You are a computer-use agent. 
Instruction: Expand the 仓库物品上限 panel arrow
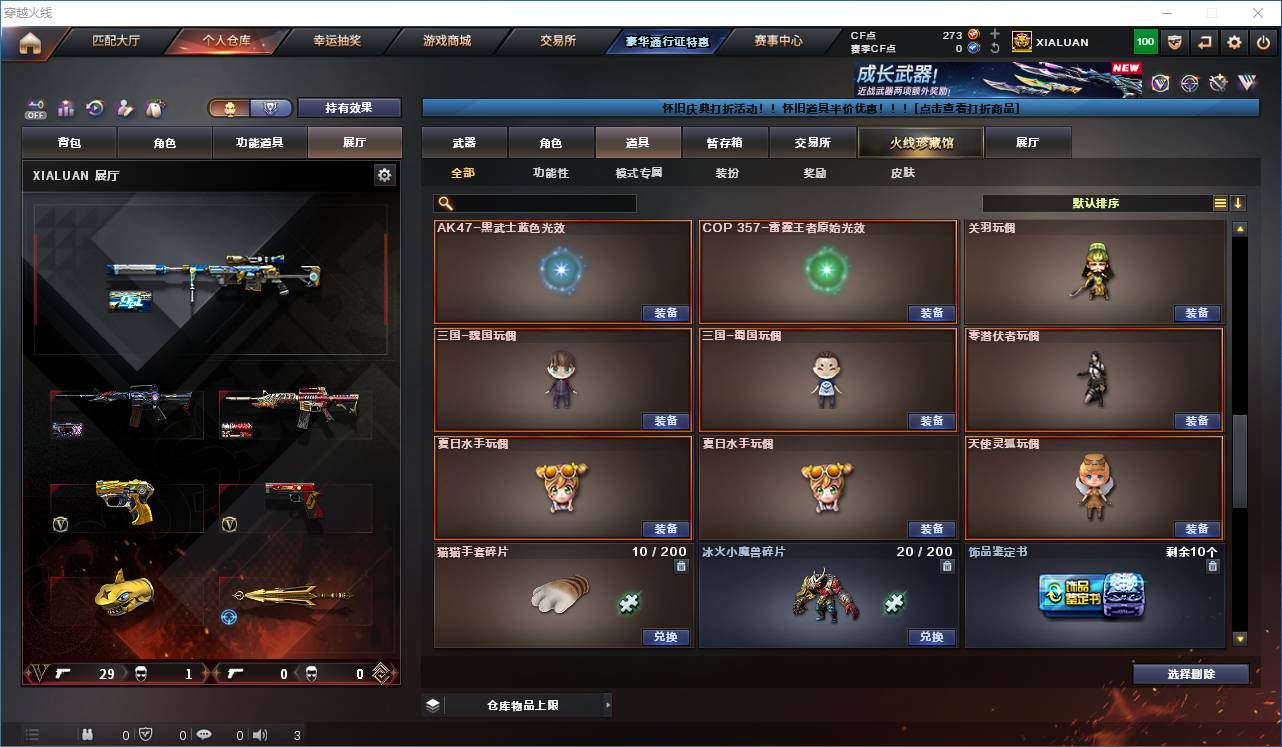click(x=608, y=704)
